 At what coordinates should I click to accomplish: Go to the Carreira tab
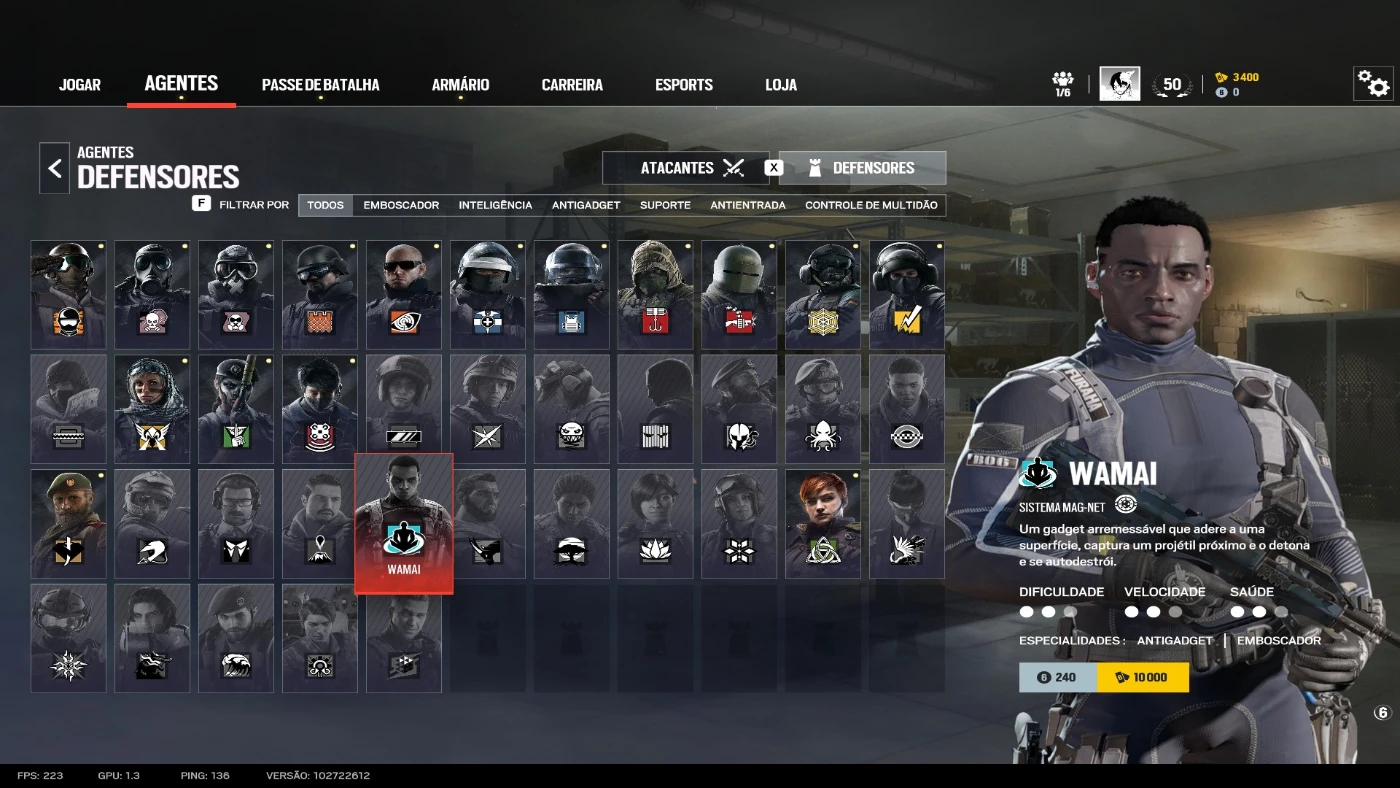(572, 85)
